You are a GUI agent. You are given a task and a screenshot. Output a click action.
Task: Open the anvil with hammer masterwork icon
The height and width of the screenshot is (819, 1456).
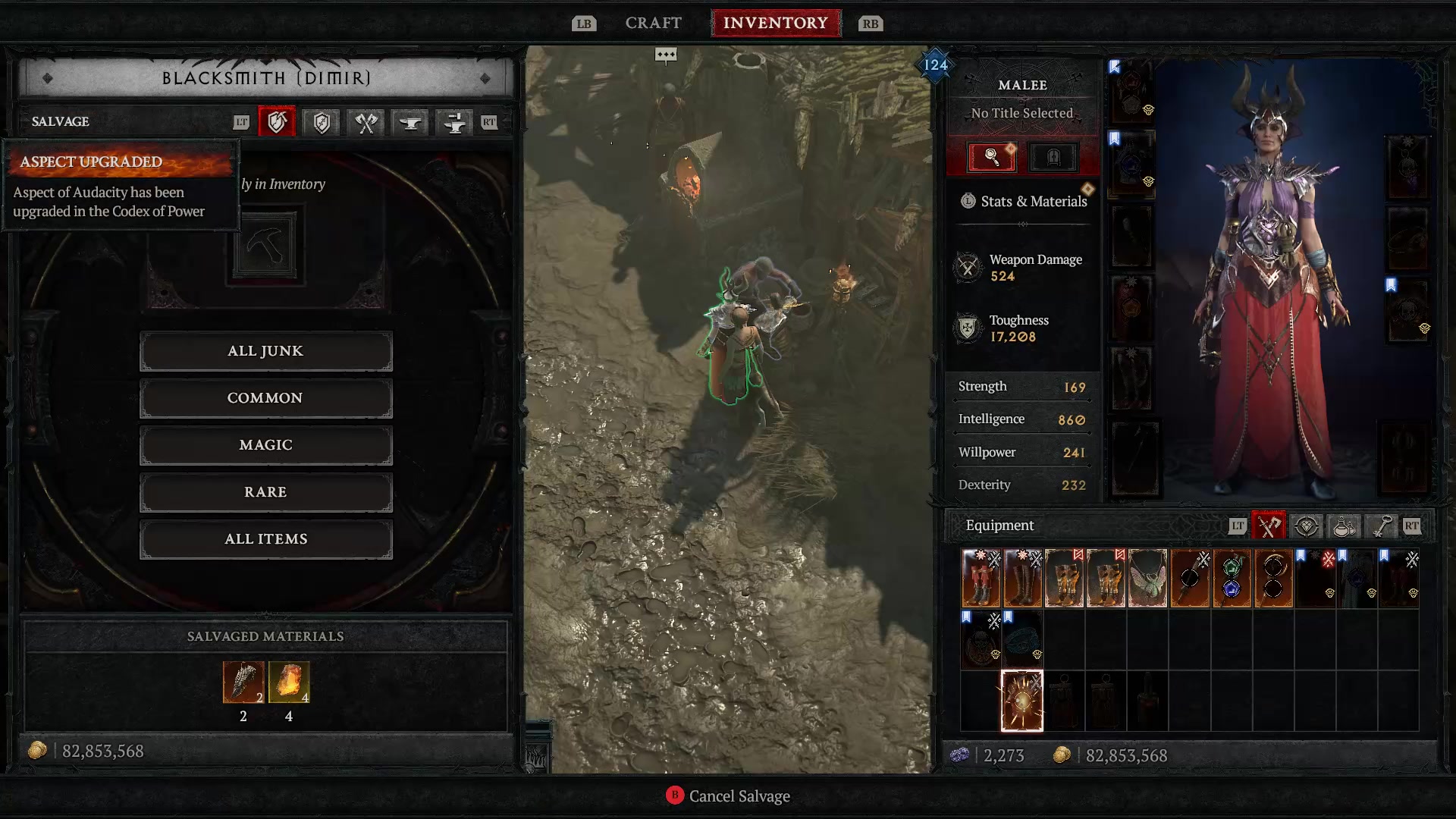click(453, 122)
